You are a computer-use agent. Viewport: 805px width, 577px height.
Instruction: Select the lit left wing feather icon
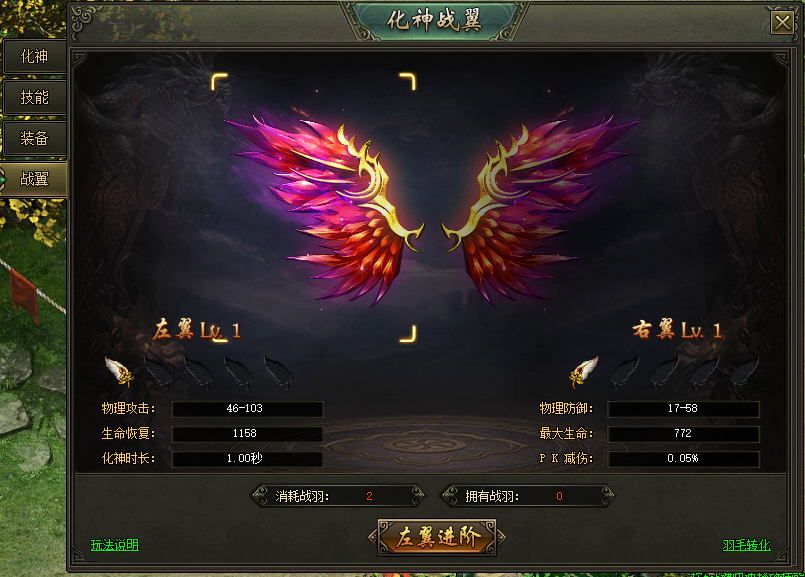coord(119,371)
